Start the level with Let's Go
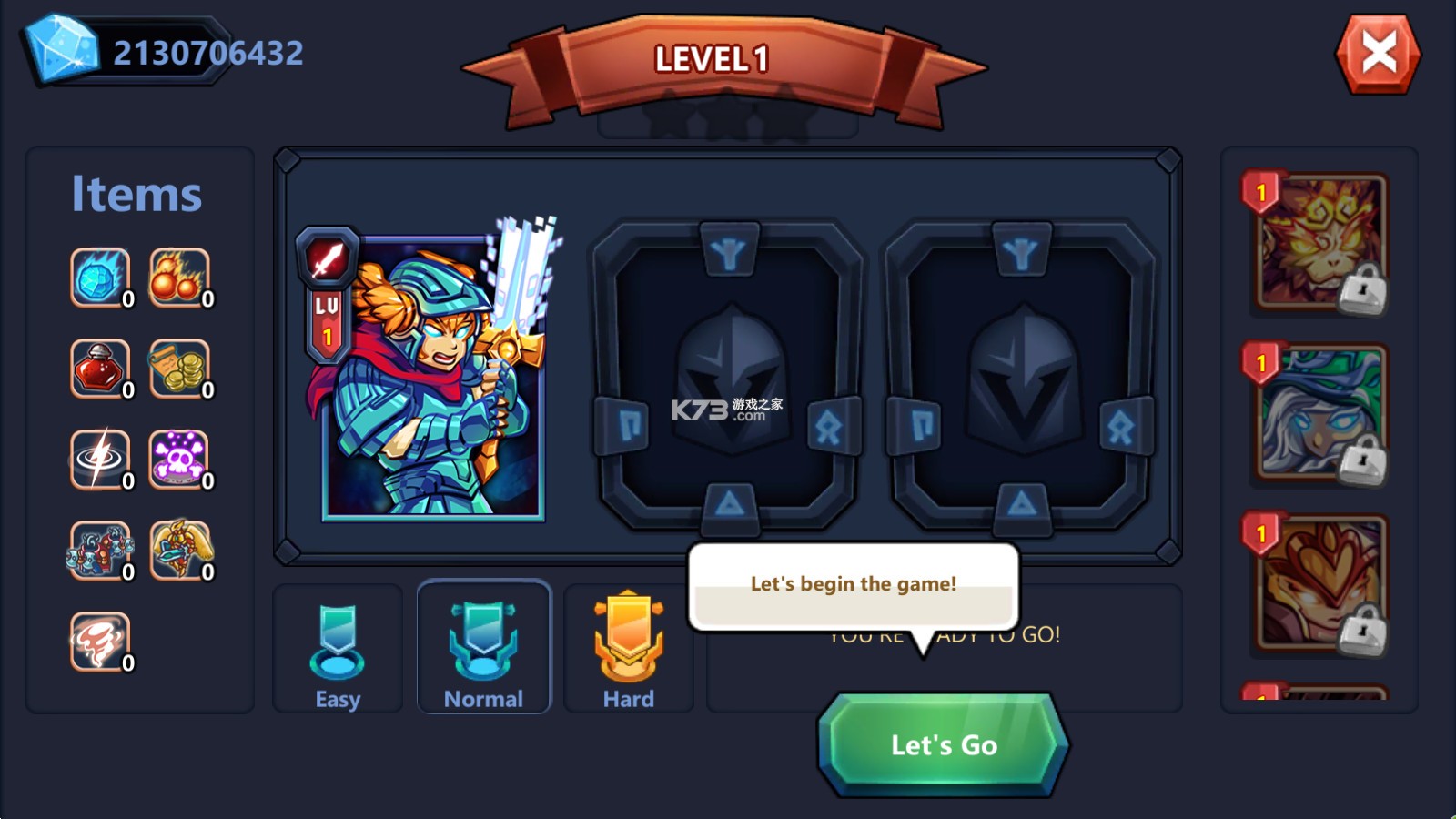Screen dimensions: 1456x819 click(943, 744)
